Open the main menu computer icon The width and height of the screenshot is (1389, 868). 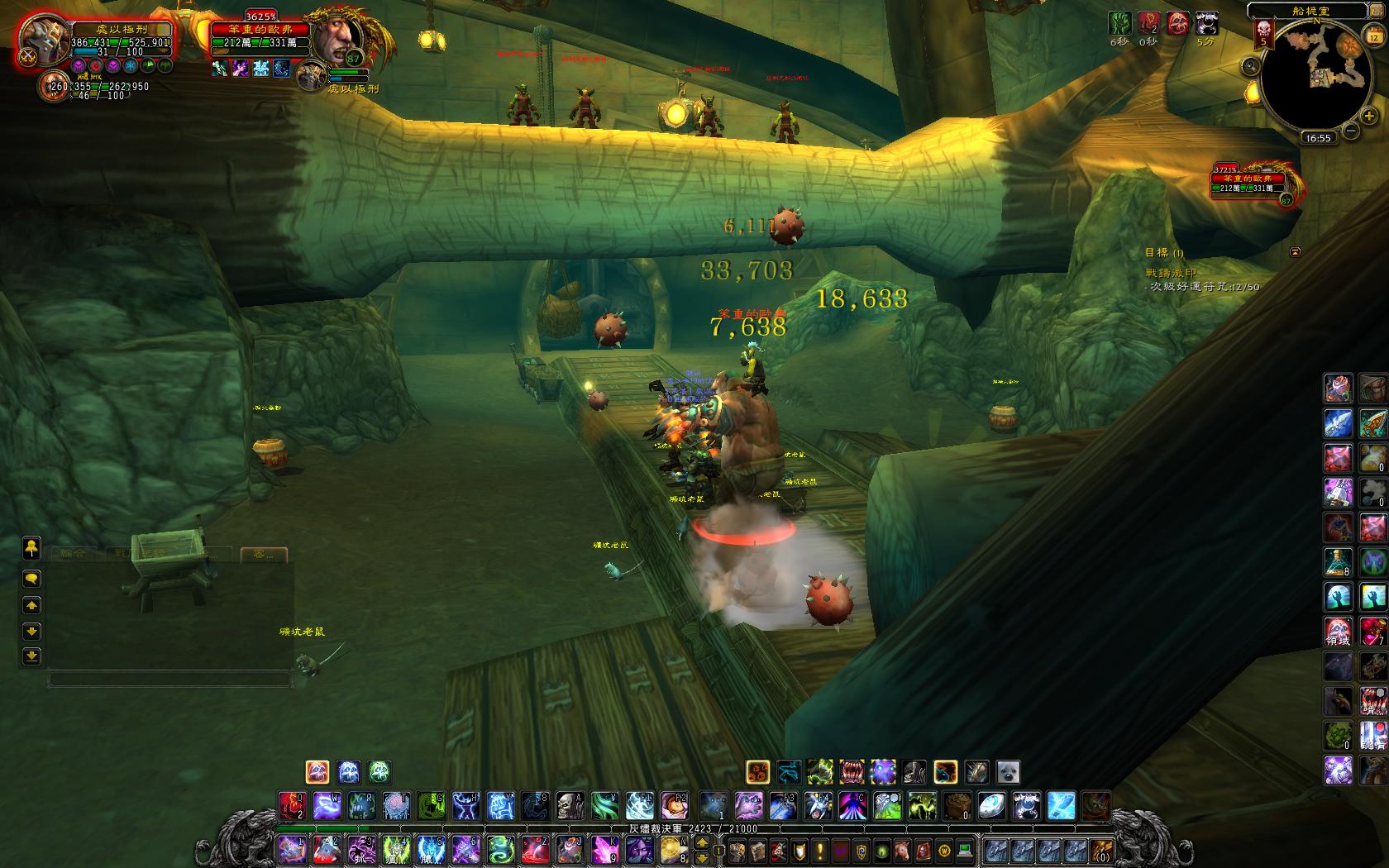(x=964, y=850)
